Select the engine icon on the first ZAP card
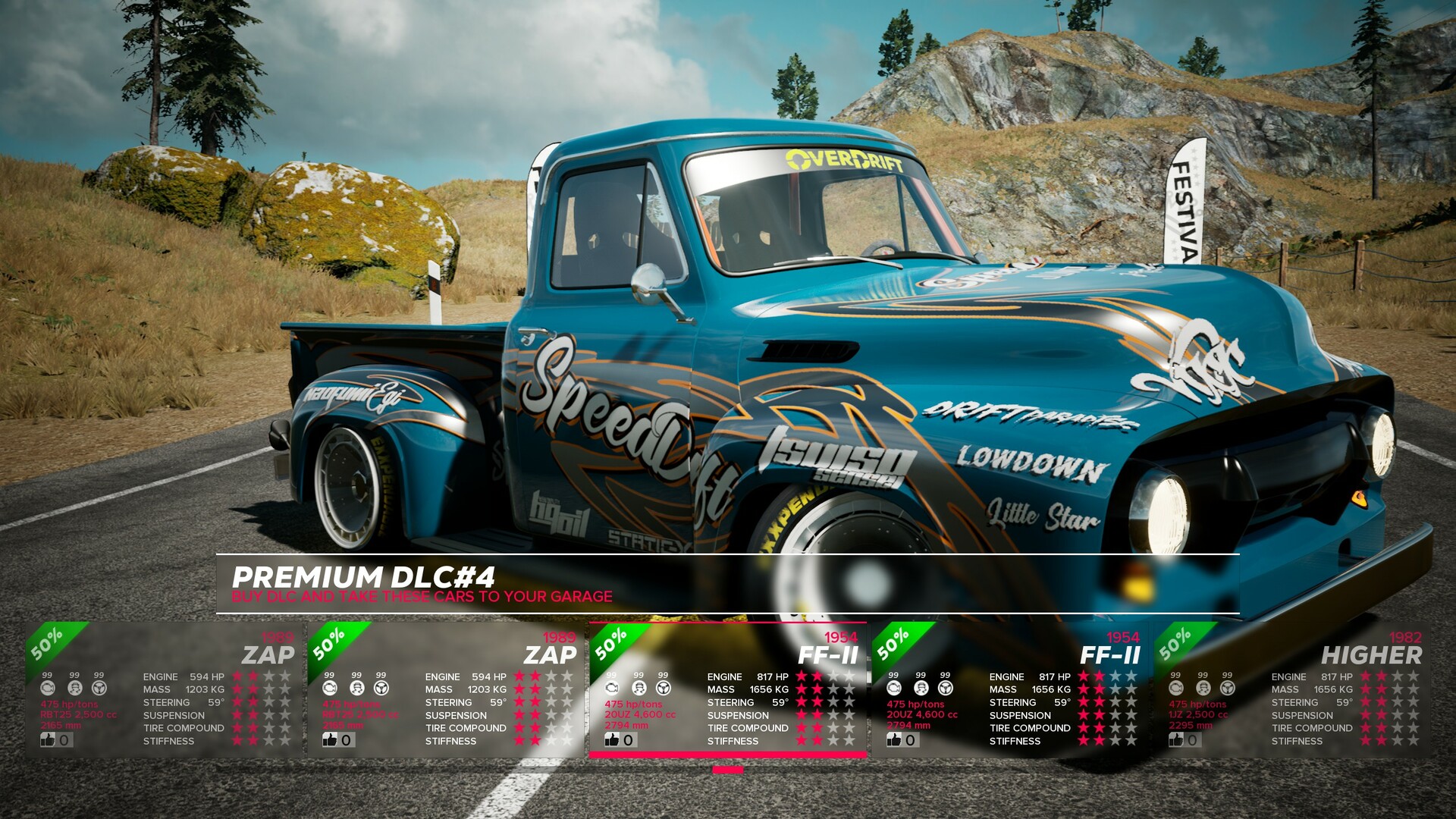Image resolution: width=1456 pixels, height=819 pixels. pyautogui.click(x=49, y=687)
